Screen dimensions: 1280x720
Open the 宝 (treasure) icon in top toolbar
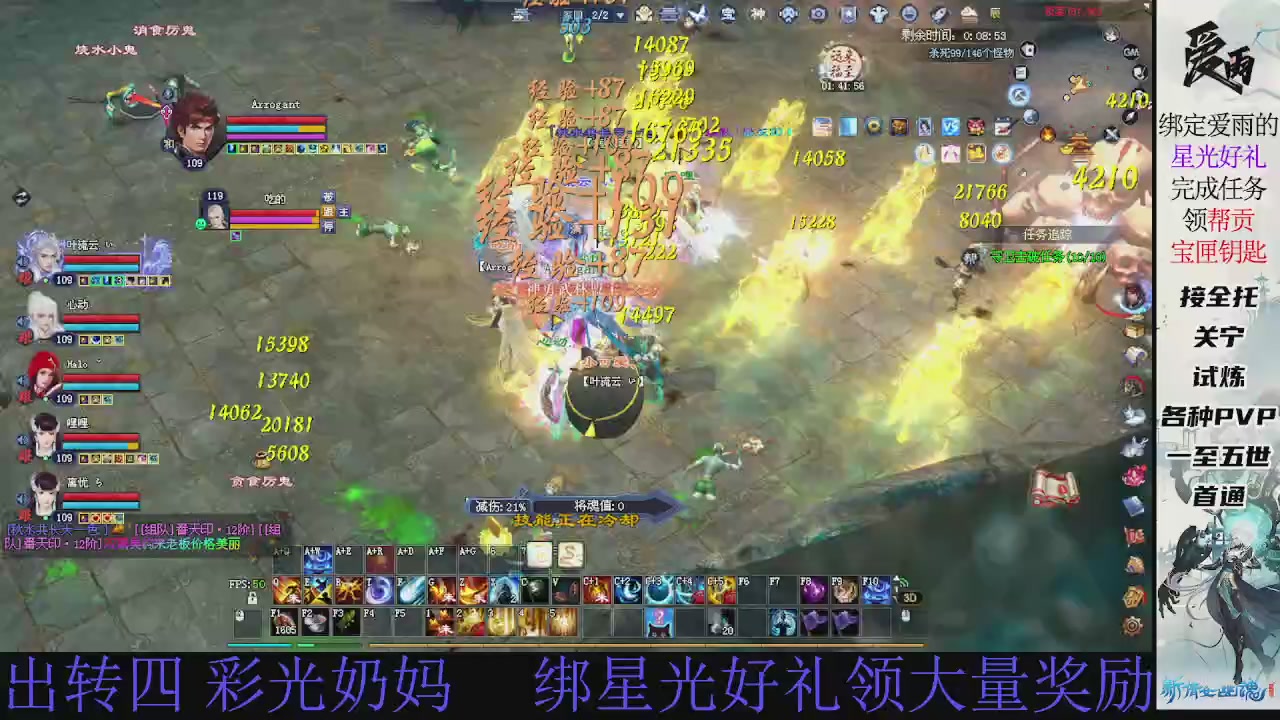pyautogui.click(x=730, y=14)
